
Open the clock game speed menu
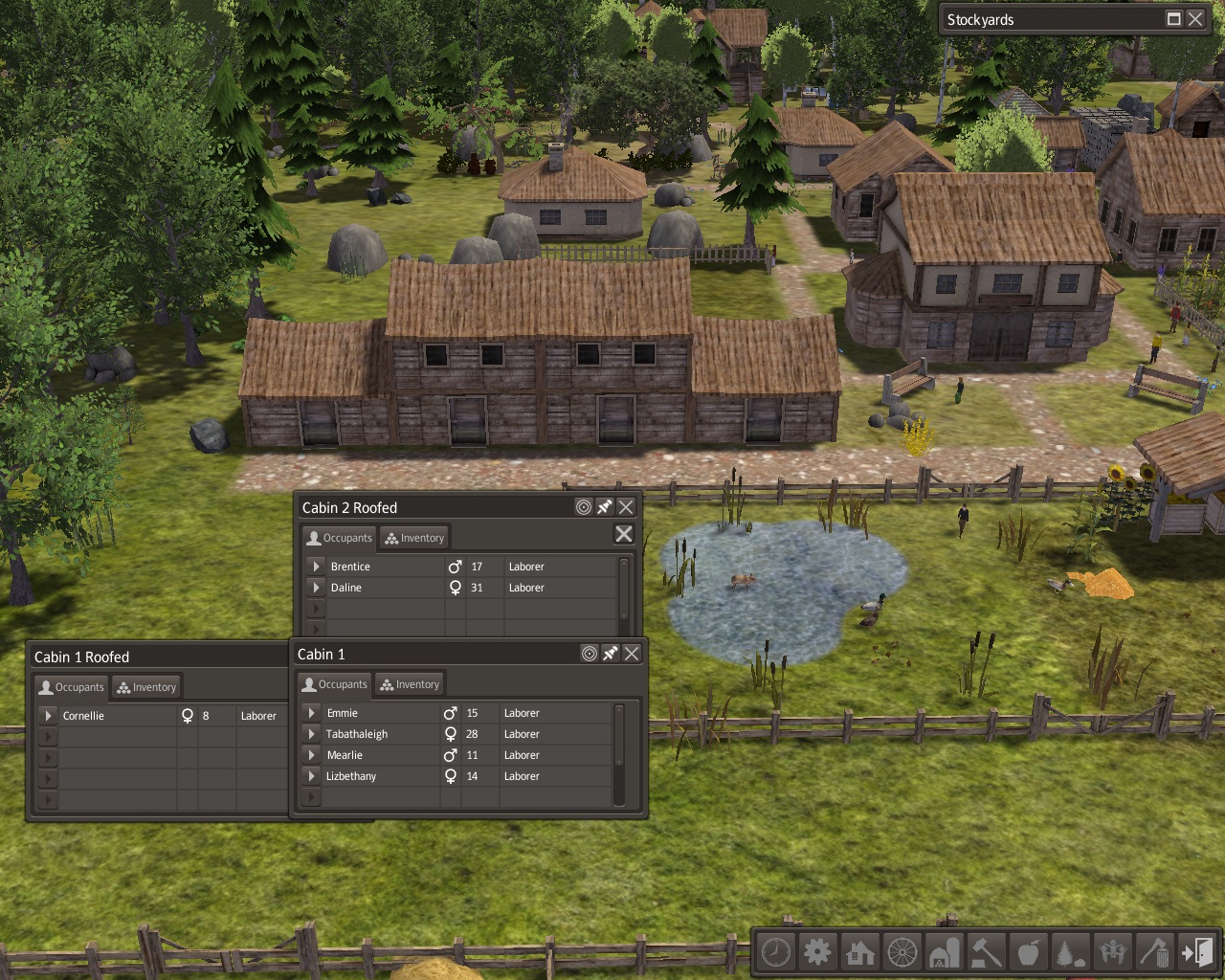coord(776,952)
